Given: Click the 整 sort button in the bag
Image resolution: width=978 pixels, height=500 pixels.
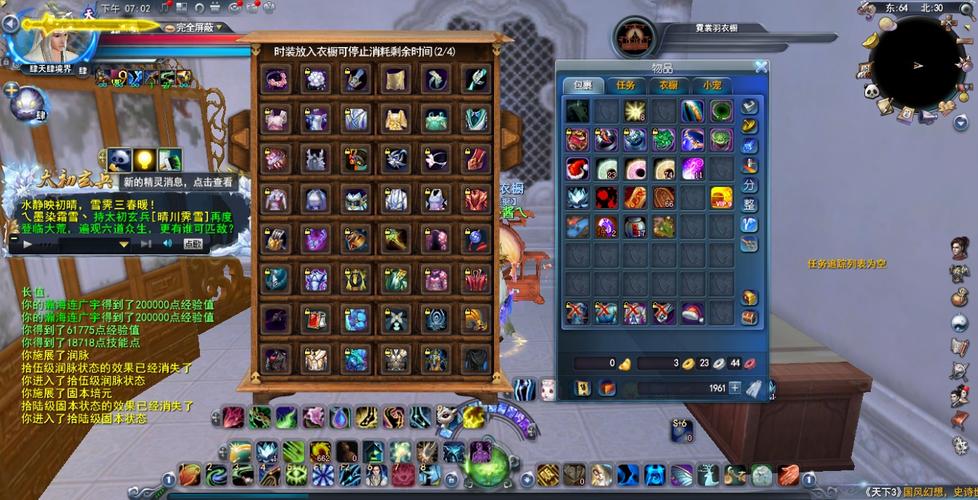Looking at the screenshot, I should (749, 205).
